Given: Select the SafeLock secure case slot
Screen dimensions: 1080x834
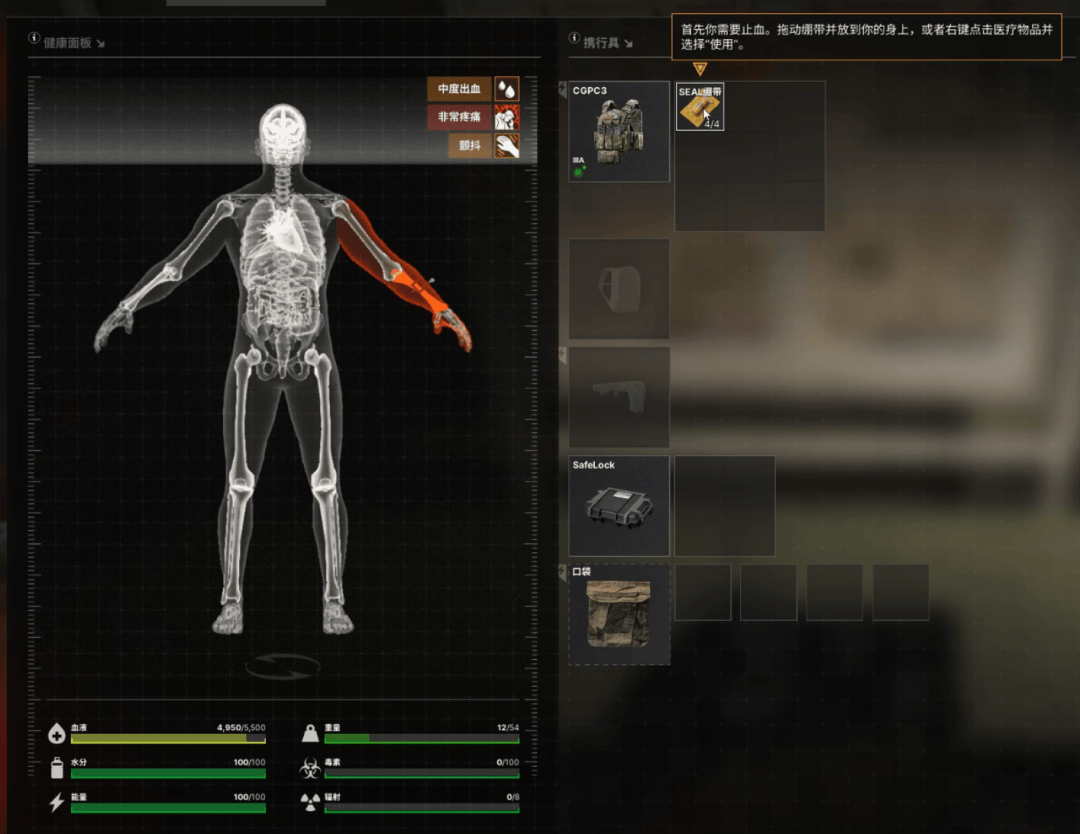Looking at the screenshot, I should (x=619, y=506).
